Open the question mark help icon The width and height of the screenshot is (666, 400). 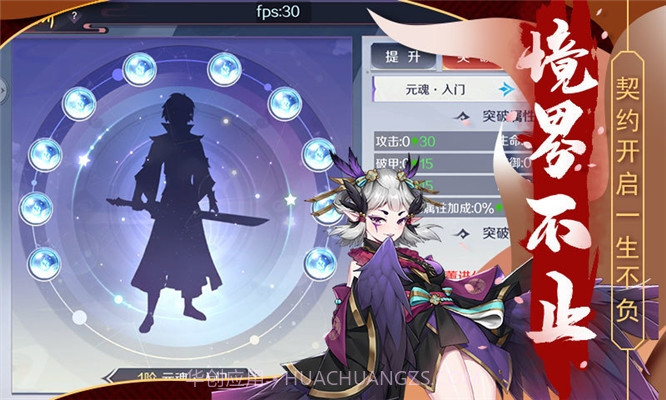(x=76, y=17)
